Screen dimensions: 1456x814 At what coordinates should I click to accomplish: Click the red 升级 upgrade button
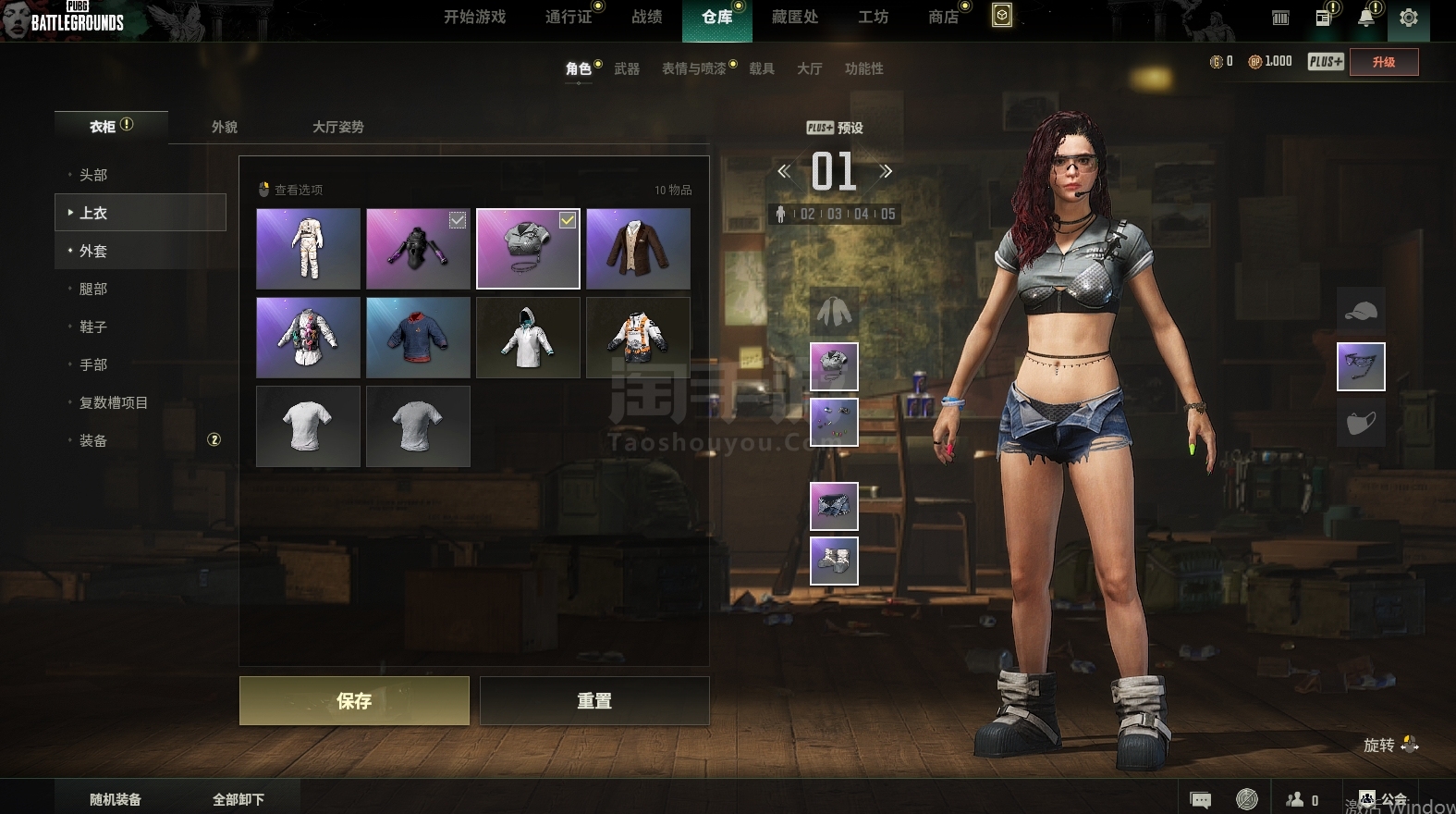tap(1383, 62)
